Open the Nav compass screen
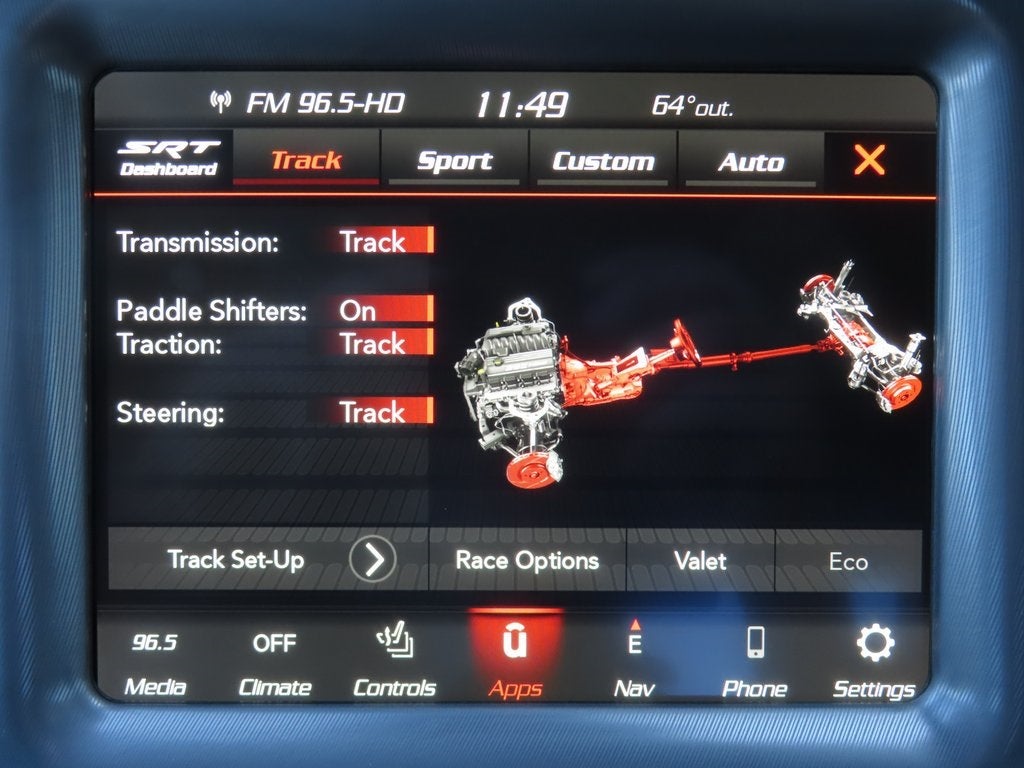This screenshot has height=768, width=1024. tap(634, 663)
